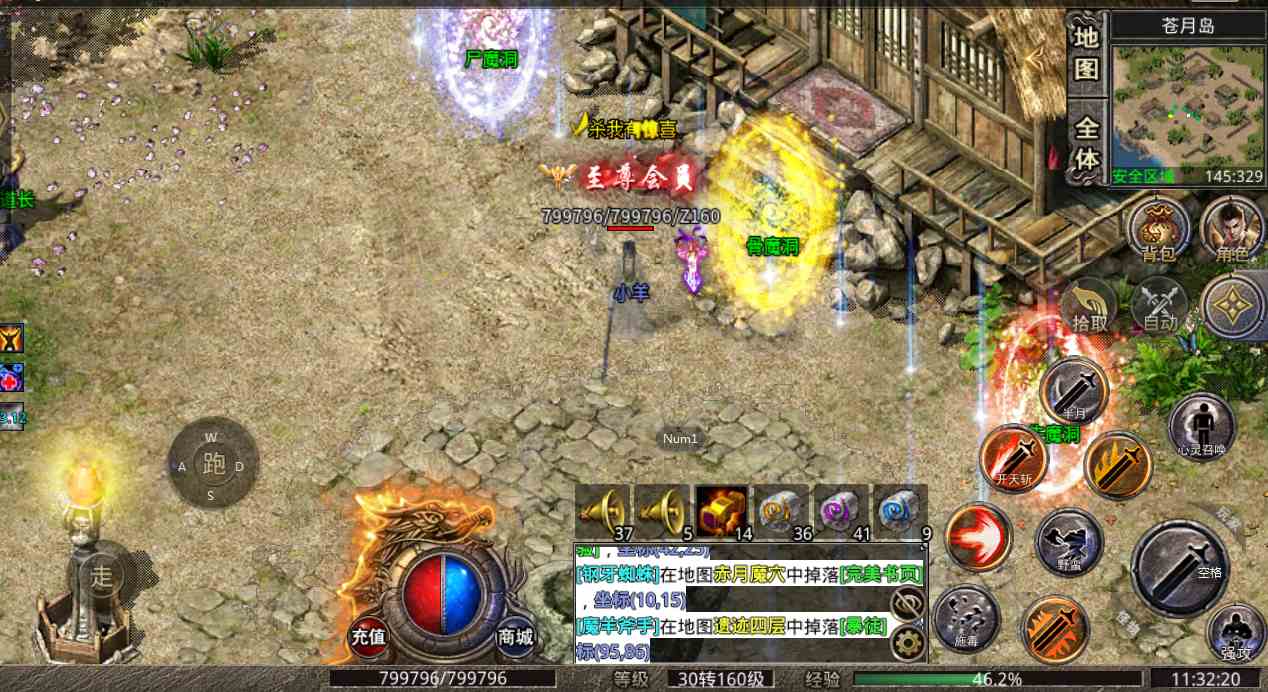
Task: Cast the 心灵召唤 summon skill
Action: pyautogui.click(x=1201, y=427)
